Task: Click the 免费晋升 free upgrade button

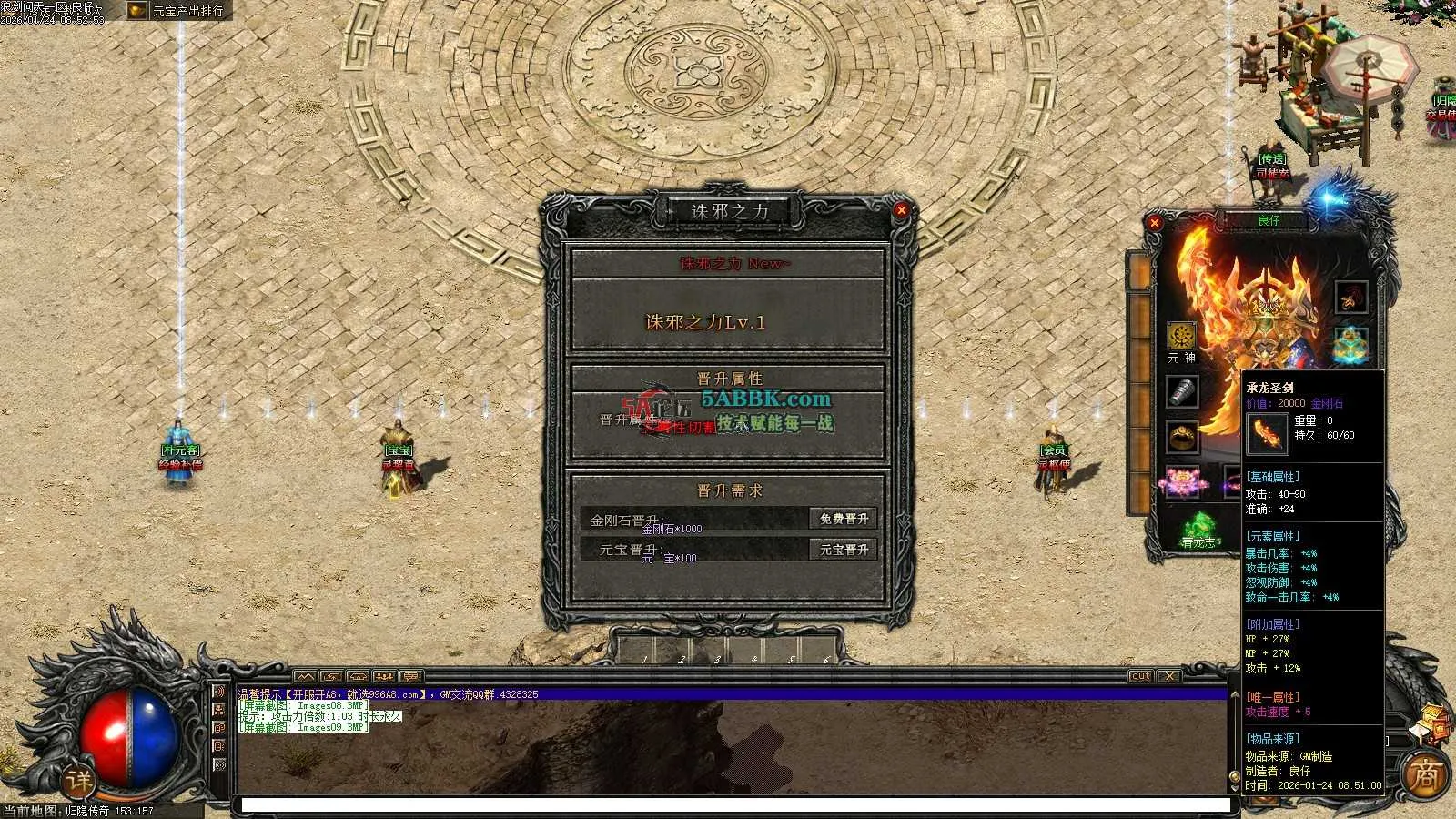Action: tap(844, 519)
